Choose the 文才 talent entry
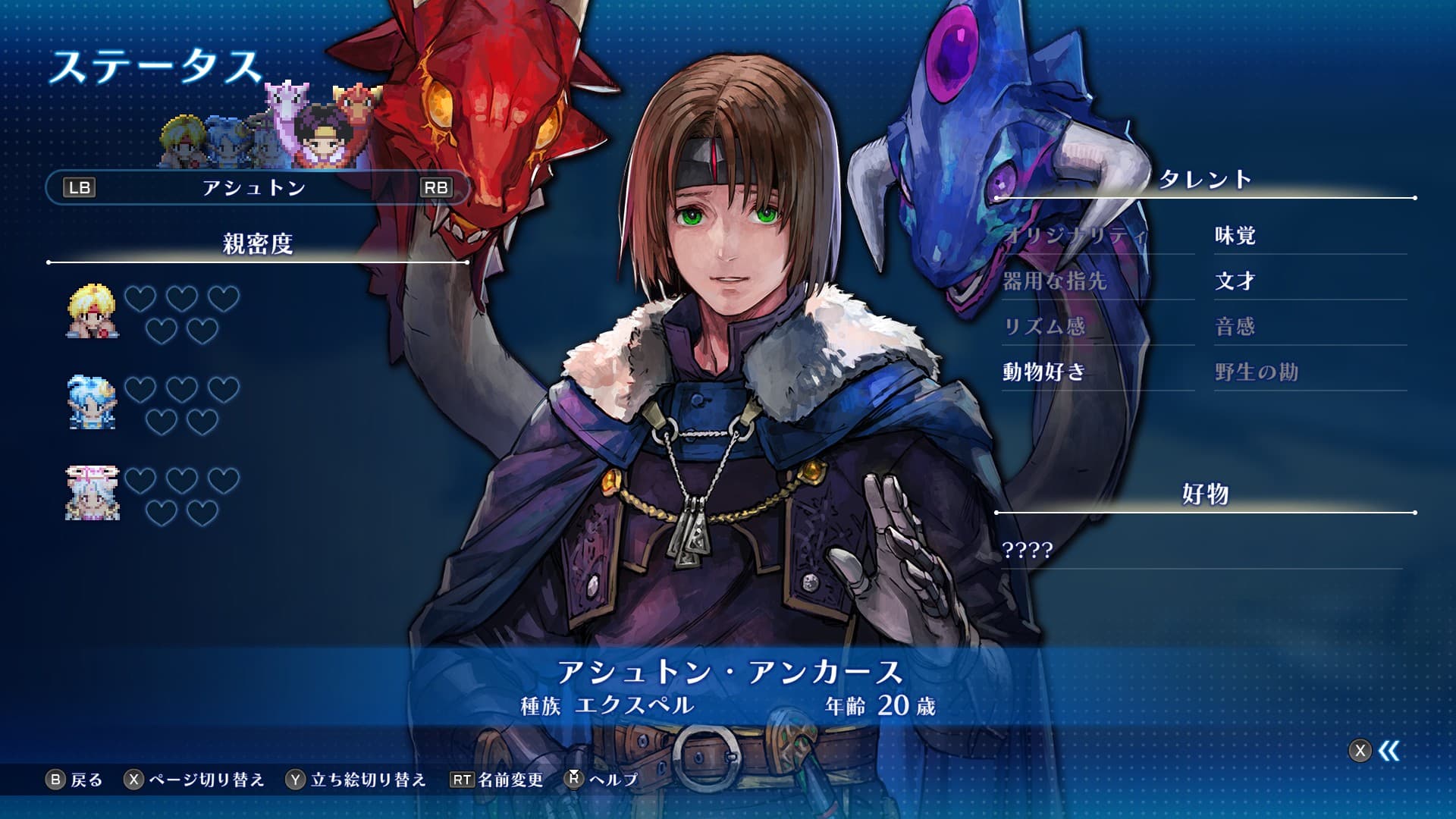This screenshot has width=1456, height=819. pyautogui.click(x=1235, y=281)
